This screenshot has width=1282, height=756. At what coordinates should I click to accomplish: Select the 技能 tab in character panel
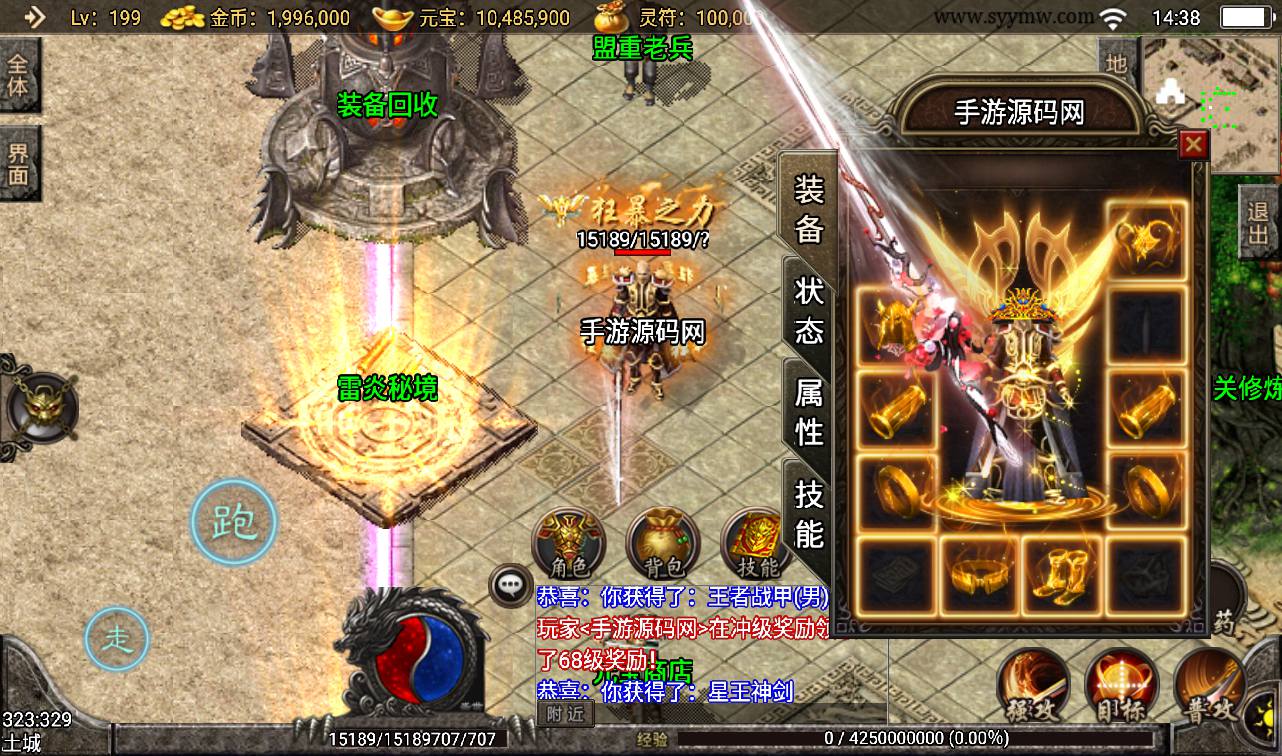[x=808, y=512]
